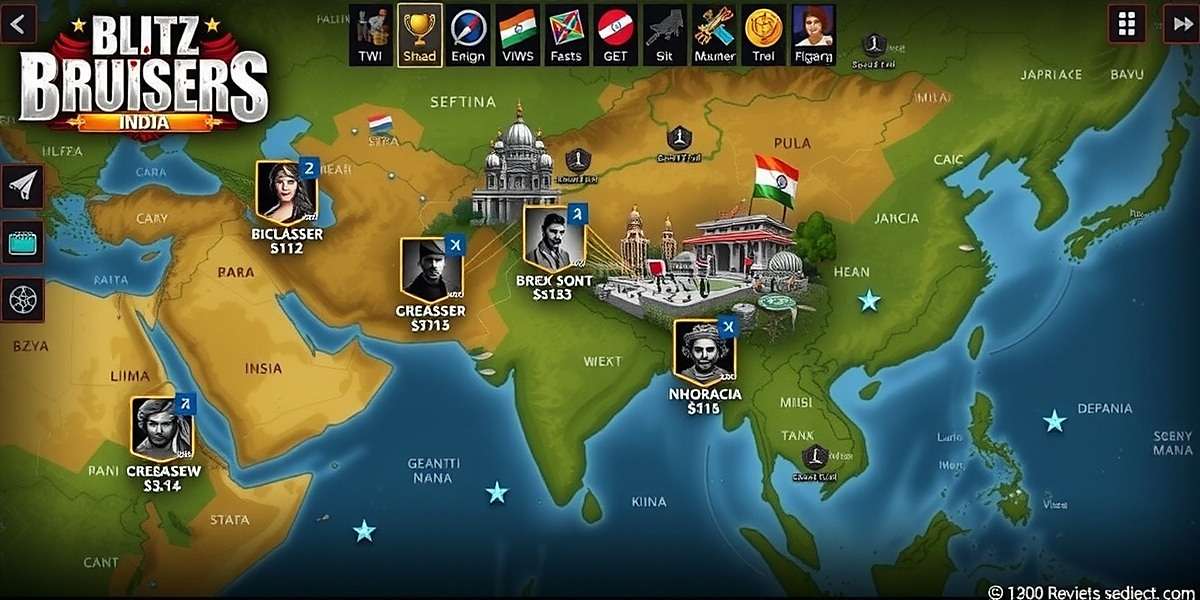The height and width of the screenshot is (600, 1200).
Task: Select the Nhoracia fighter portrait
Action: point(704,352)
